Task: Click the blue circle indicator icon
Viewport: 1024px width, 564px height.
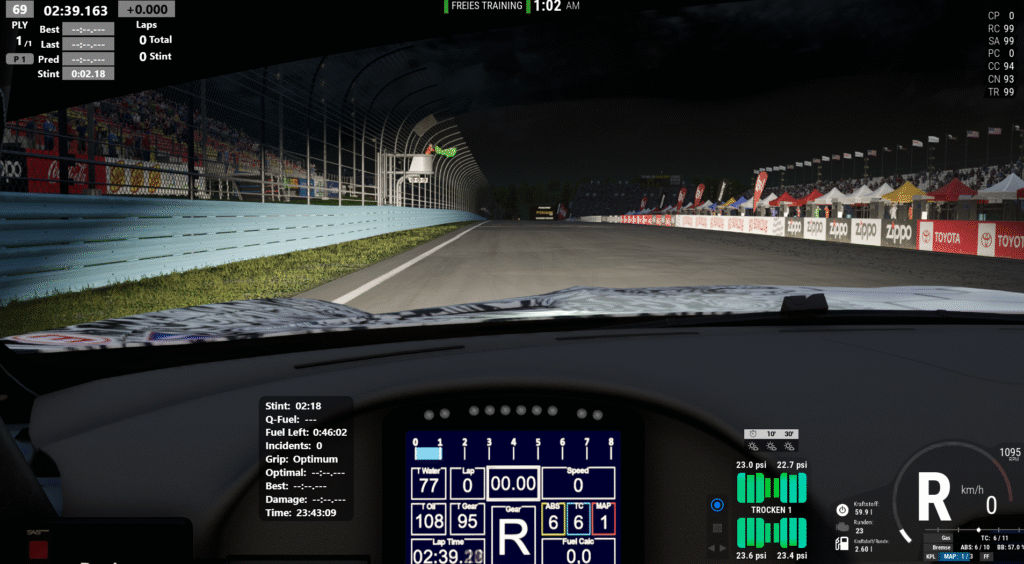Action: [x=716, y=505]
